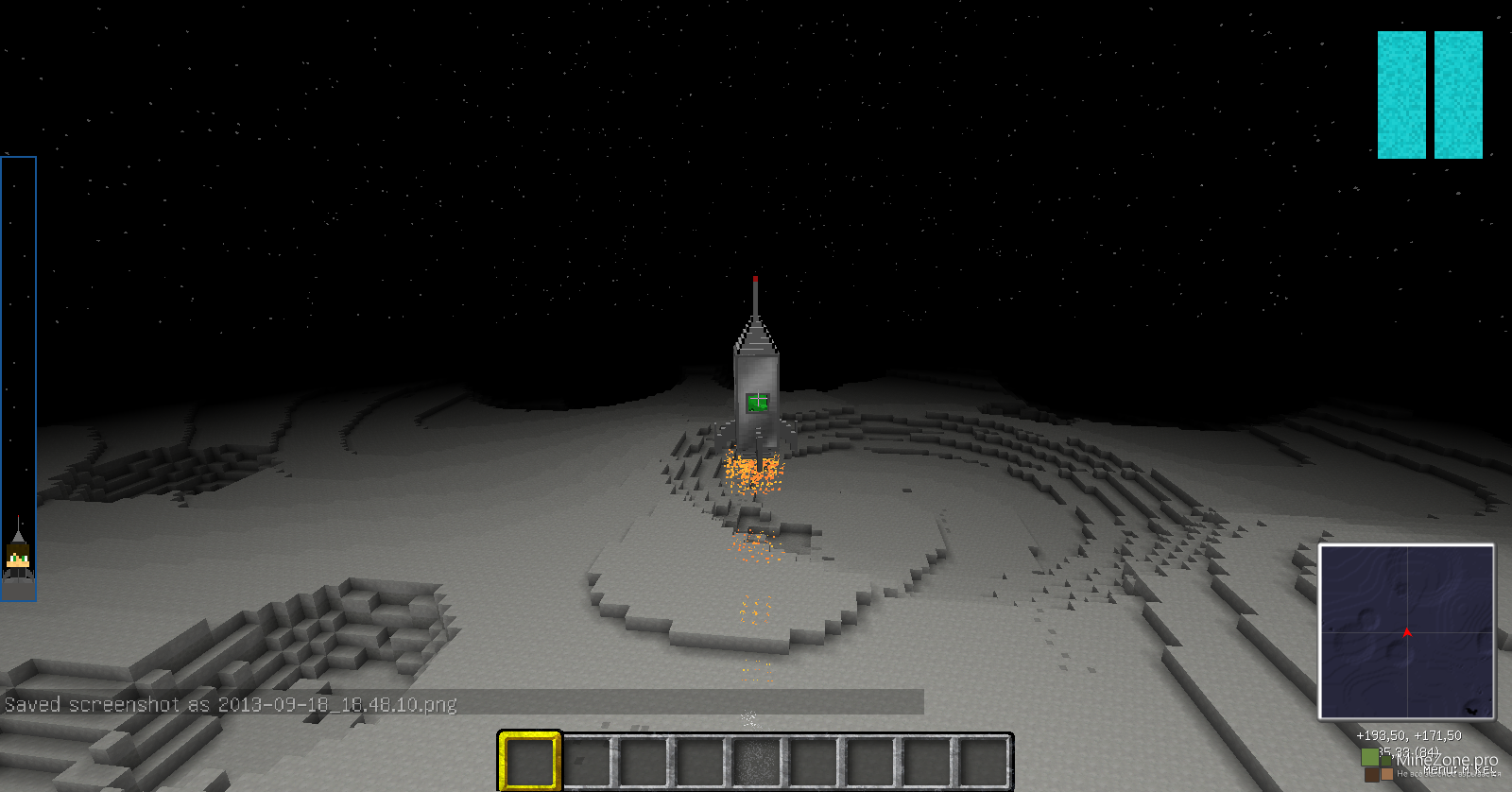Click the minimap panel
1512x792 pixels.
click(1406, 631)
